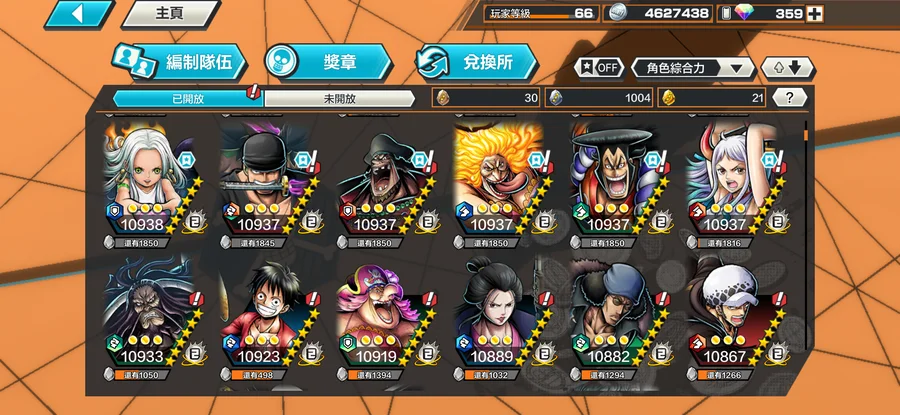Switch to the 未開放 tab

(339, 98)
